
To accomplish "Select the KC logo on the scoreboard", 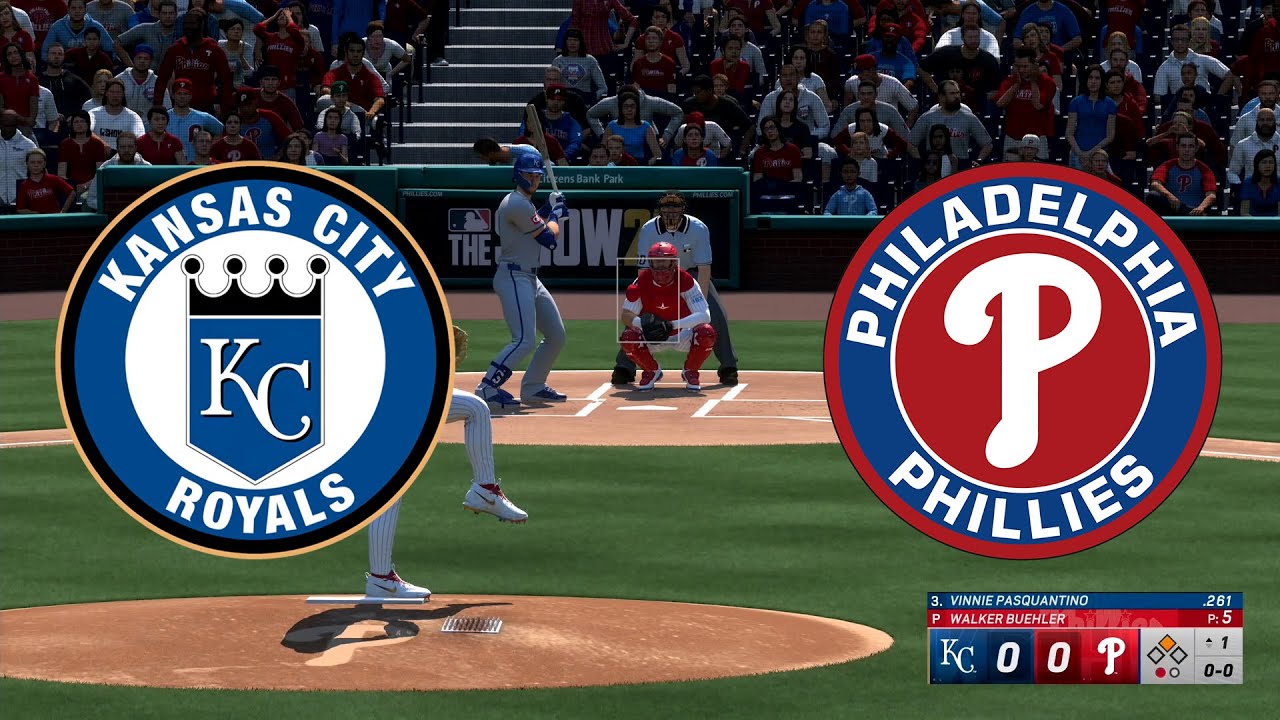I will [x=958, y=653].
